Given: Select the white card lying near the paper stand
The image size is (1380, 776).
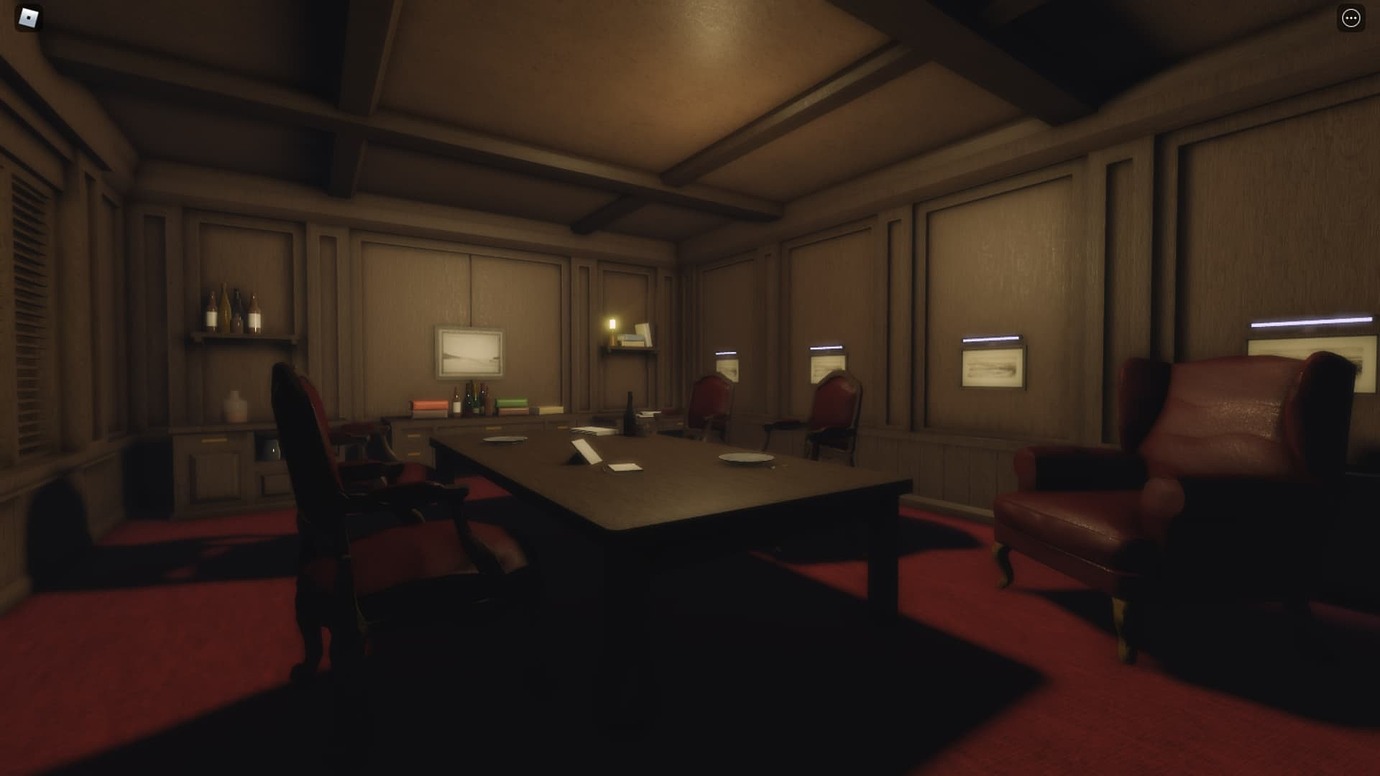Looking at the screenshot, I should pyautogui.click(x=624, y=466).
